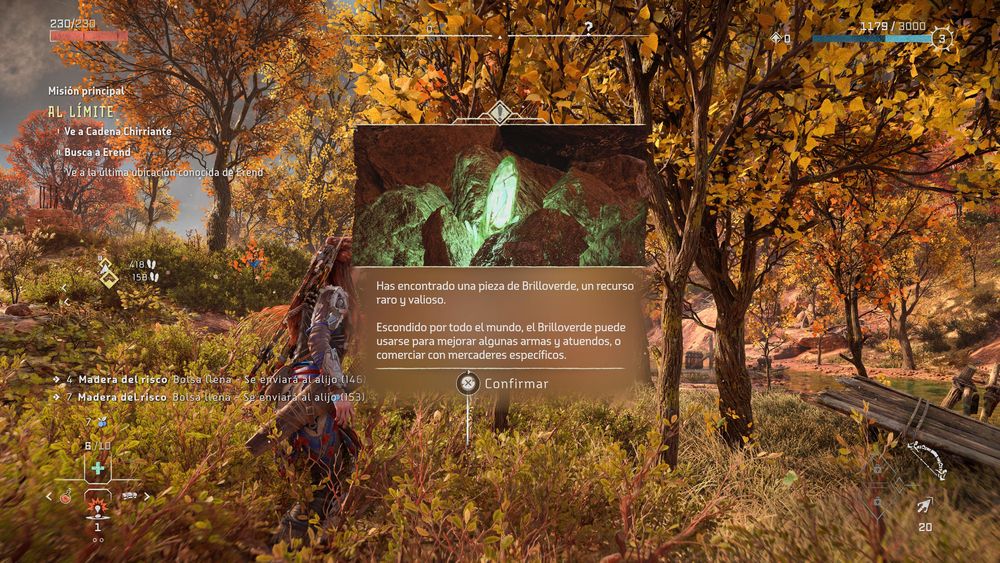Select the 'Busca a Erend' objective
This screenshot has height=563, width=1000.
(97, 152)
